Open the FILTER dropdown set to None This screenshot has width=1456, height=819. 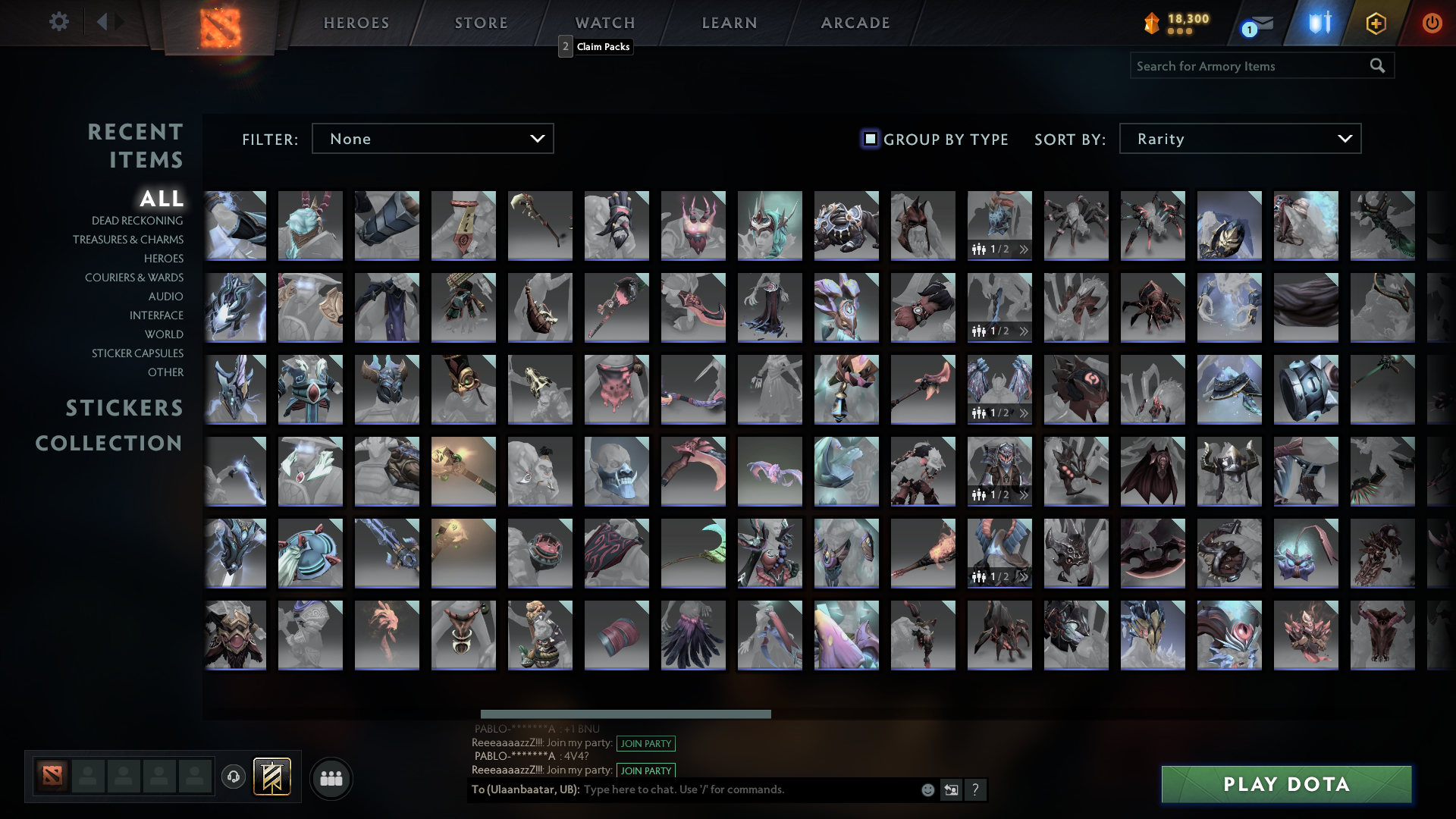coord(432,138)
